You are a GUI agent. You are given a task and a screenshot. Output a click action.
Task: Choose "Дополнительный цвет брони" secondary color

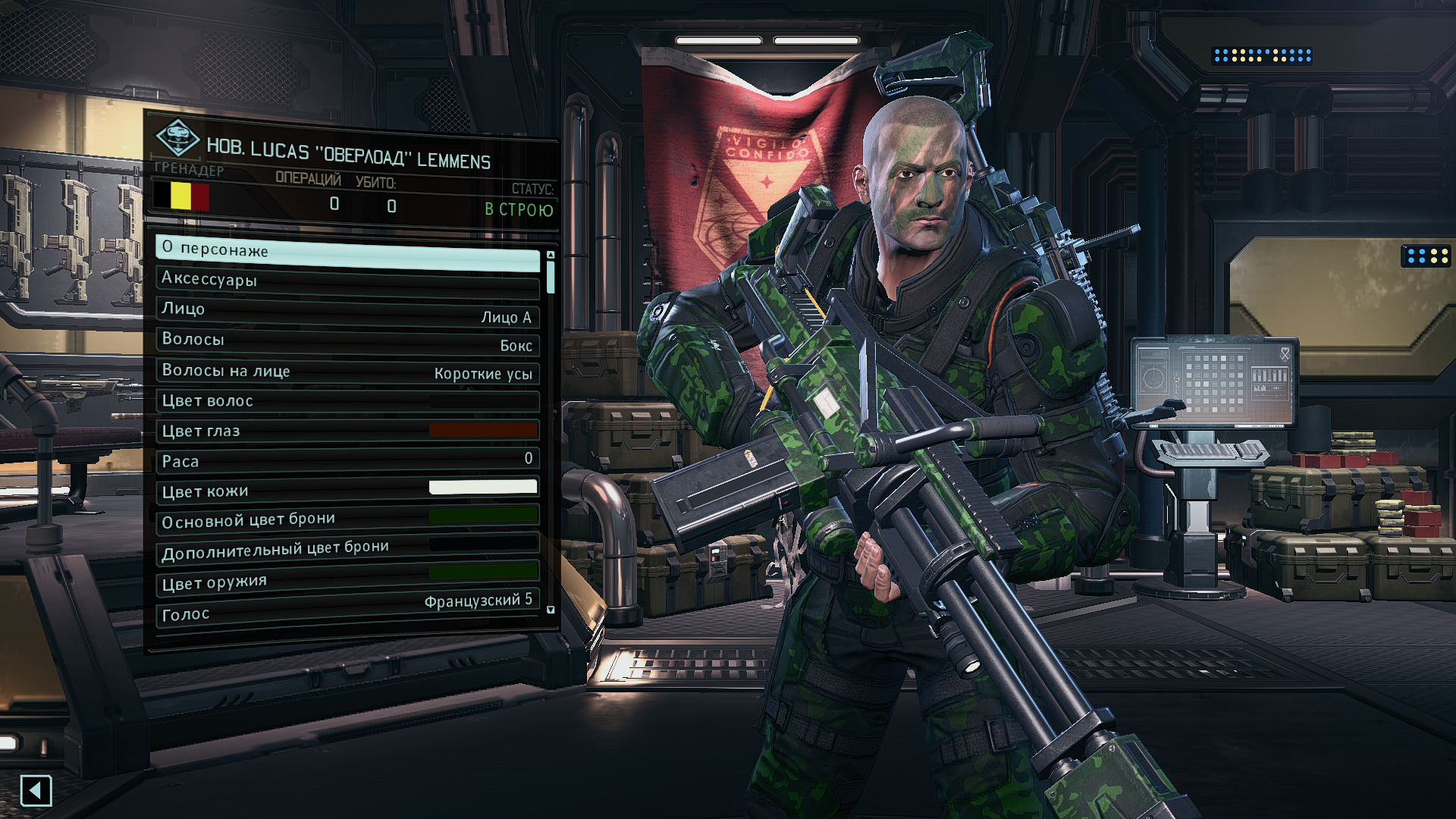[347, 549]
